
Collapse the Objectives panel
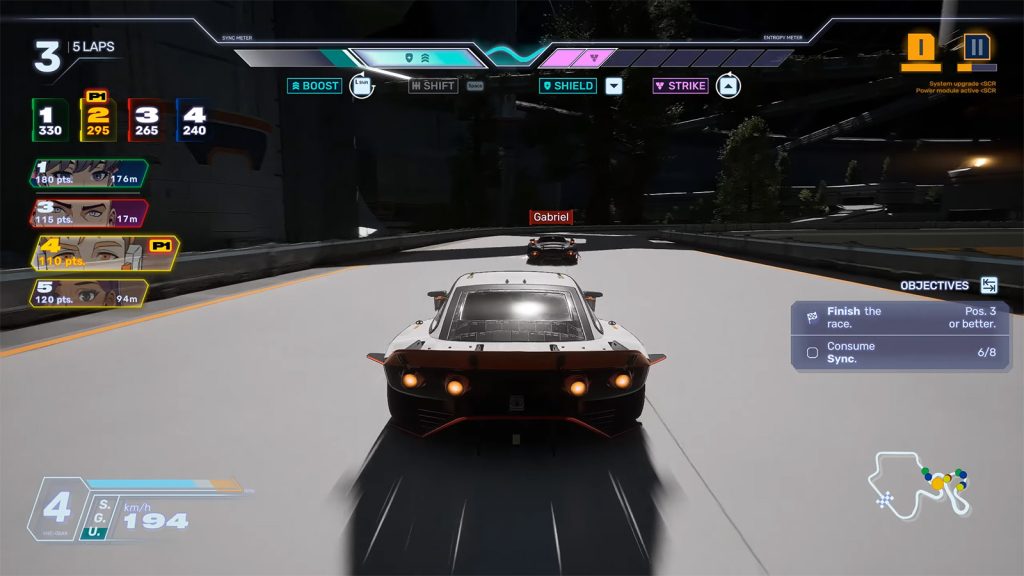pyautogui.click(x=989, y=285)
